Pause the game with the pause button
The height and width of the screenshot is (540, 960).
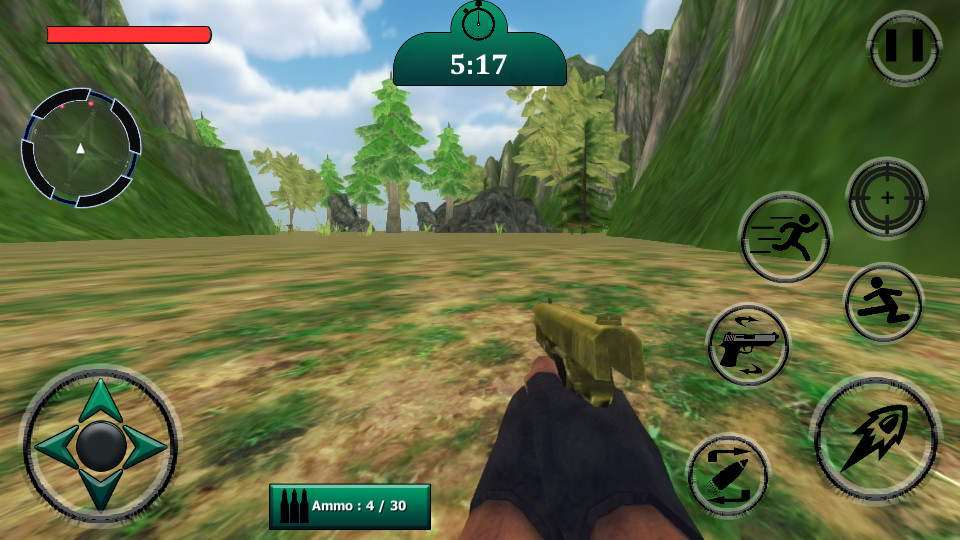(904, 46)
